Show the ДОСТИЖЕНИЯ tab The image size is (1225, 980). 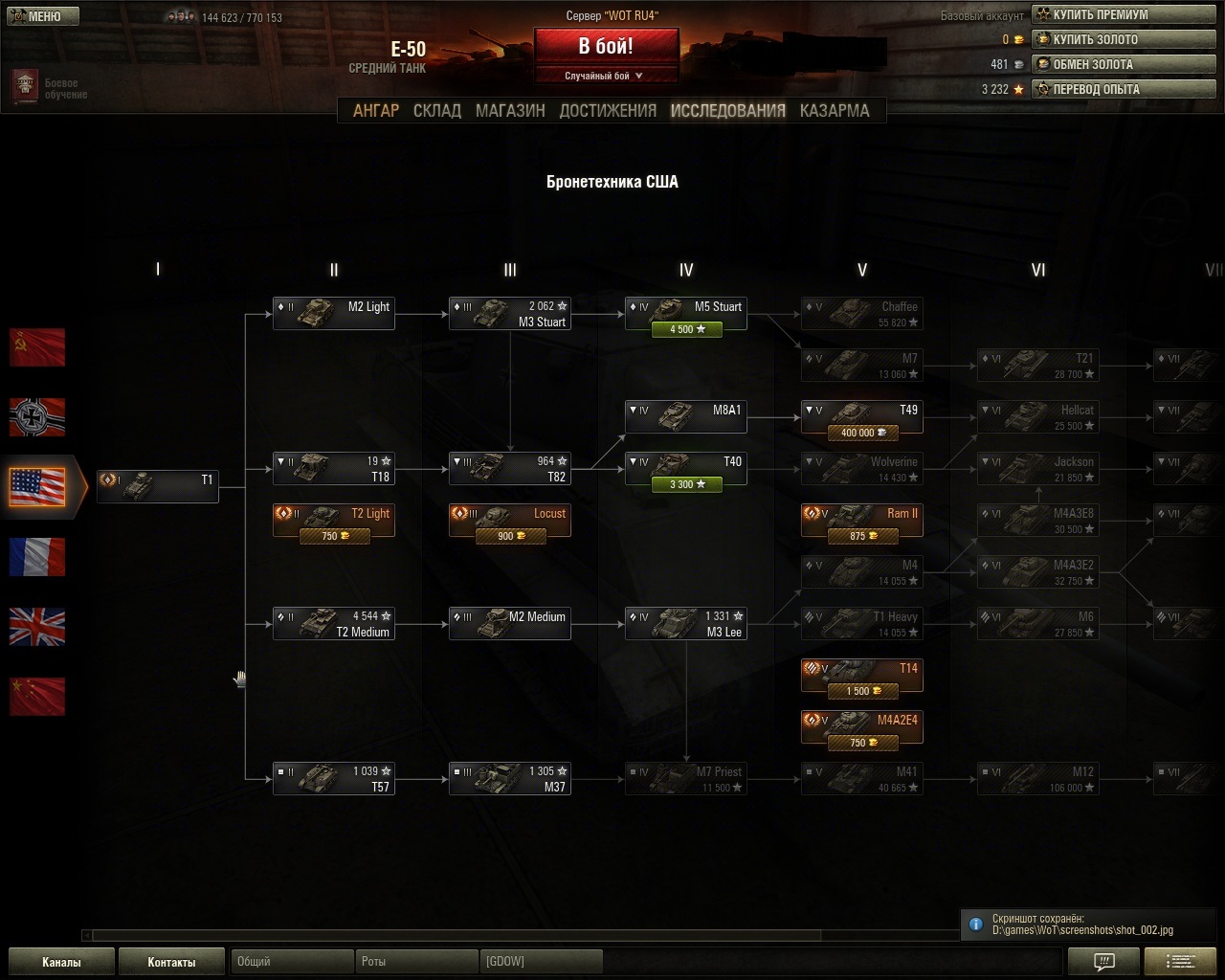608,111
